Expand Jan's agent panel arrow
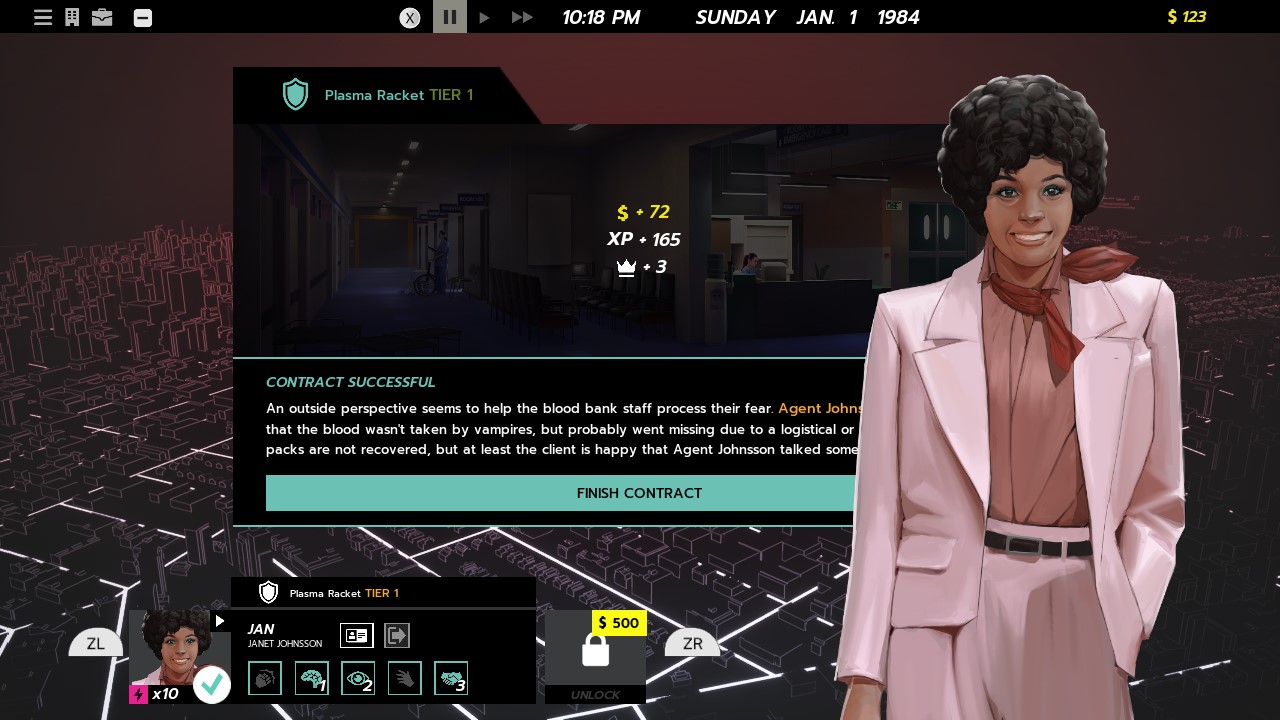 219,620
